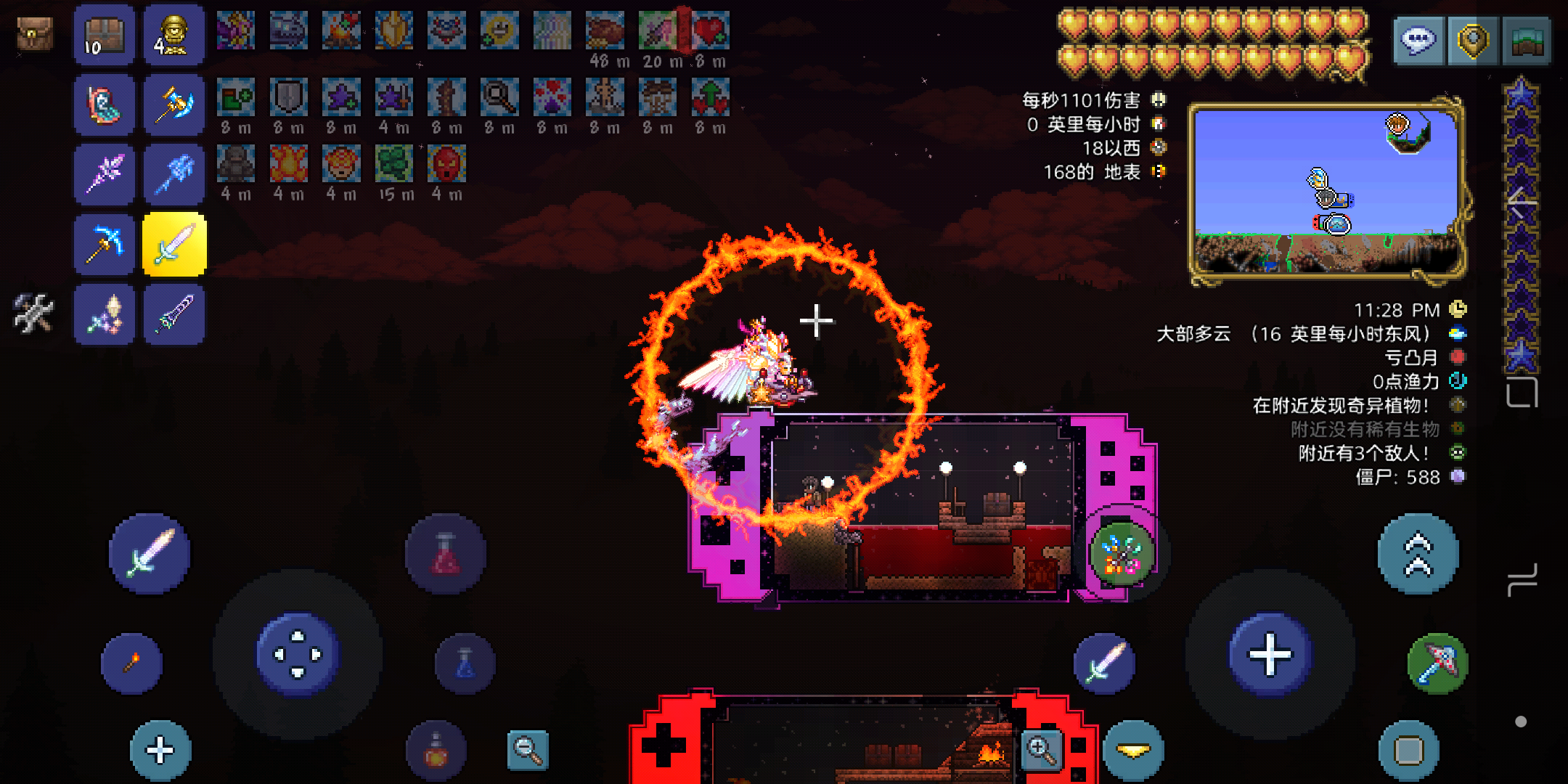Open the world map landscape button
Image resolution: width=1568 pixels, height=784 pixels.
(1527, 40)
